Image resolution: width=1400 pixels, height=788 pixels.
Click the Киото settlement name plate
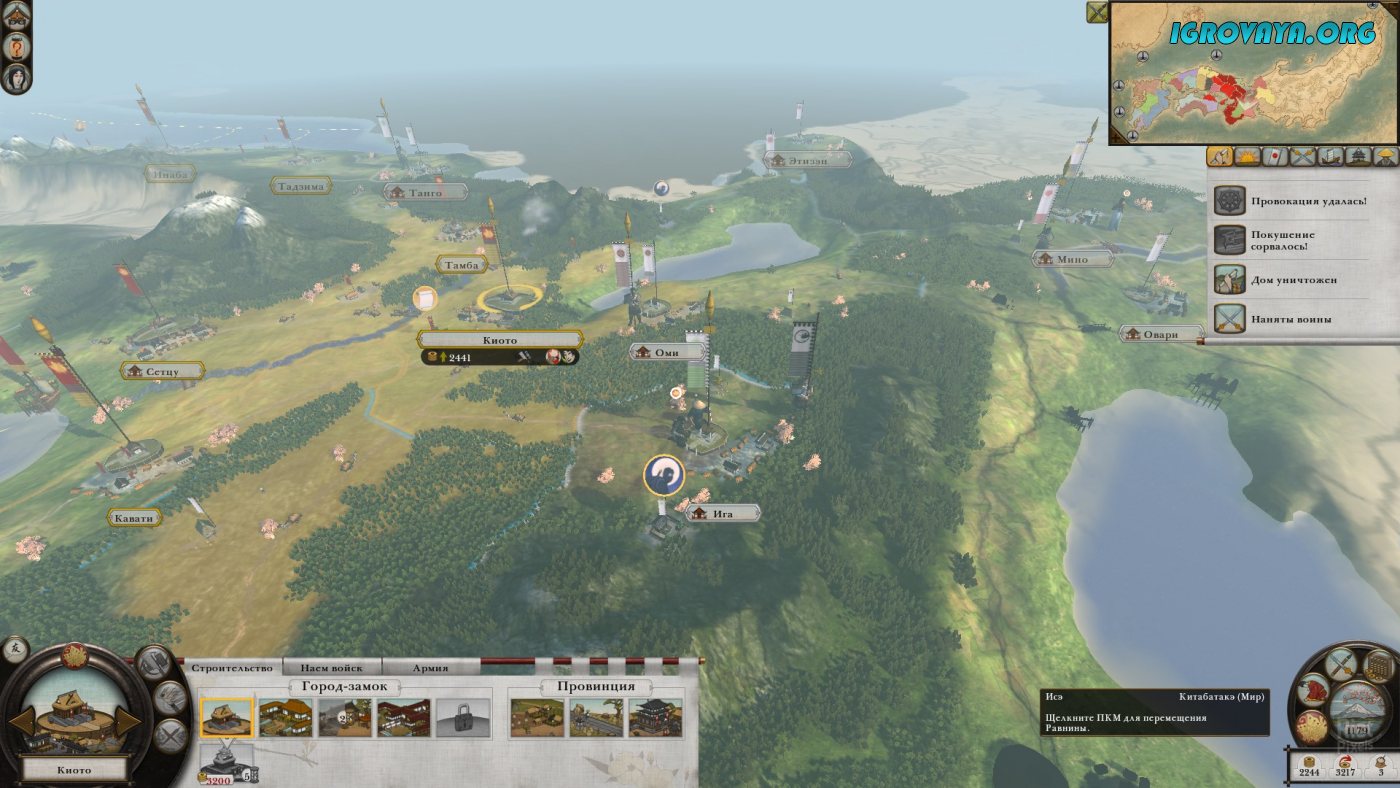pyautogui.click(x=499, y=340)
